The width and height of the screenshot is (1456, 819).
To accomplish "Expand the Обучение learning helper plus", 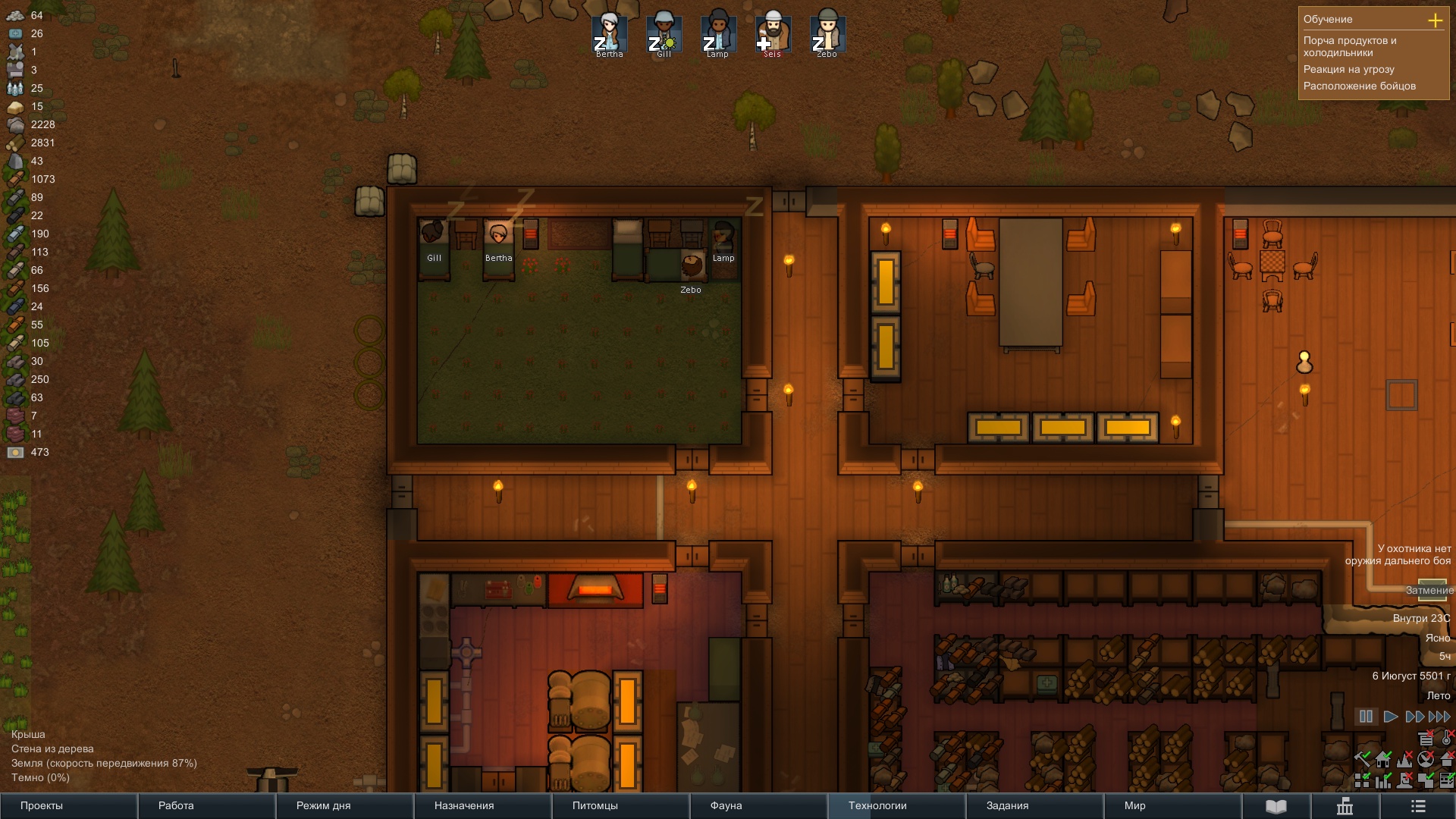I will pyautogui.click(x=1435, y=20).
